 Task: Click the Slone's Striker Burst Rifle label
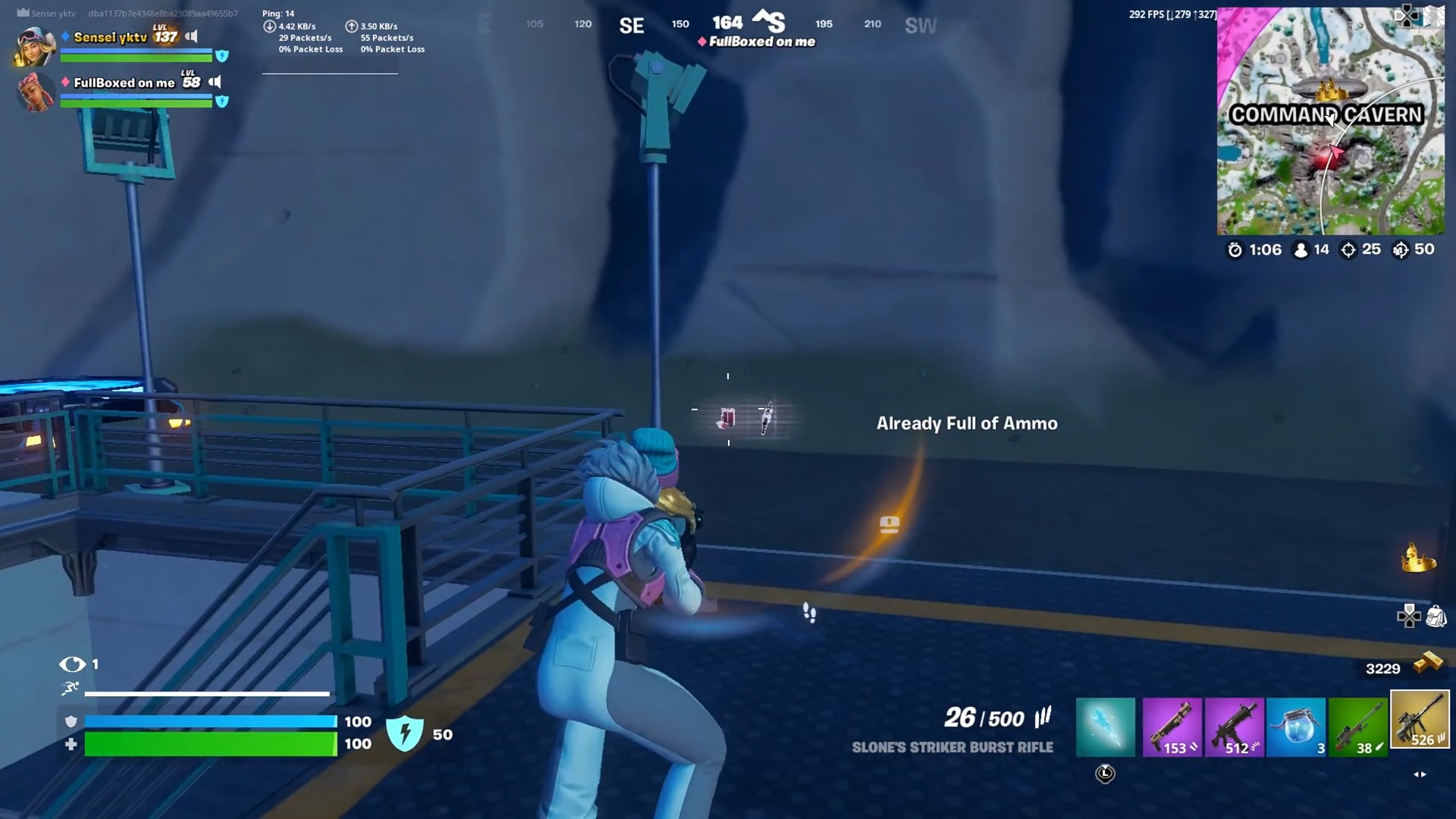[x=952, y=748]
